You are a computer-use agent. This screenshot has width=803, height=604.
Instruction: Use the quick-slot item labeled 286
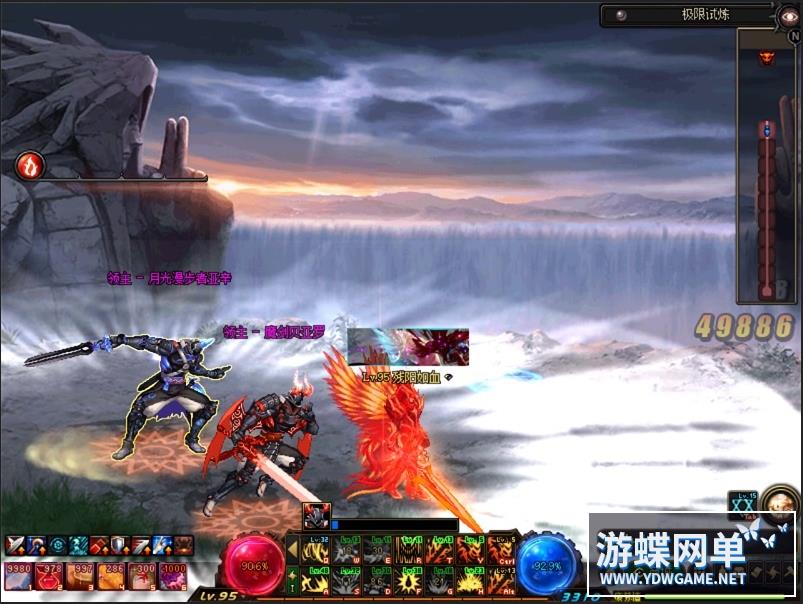[112, 576]
